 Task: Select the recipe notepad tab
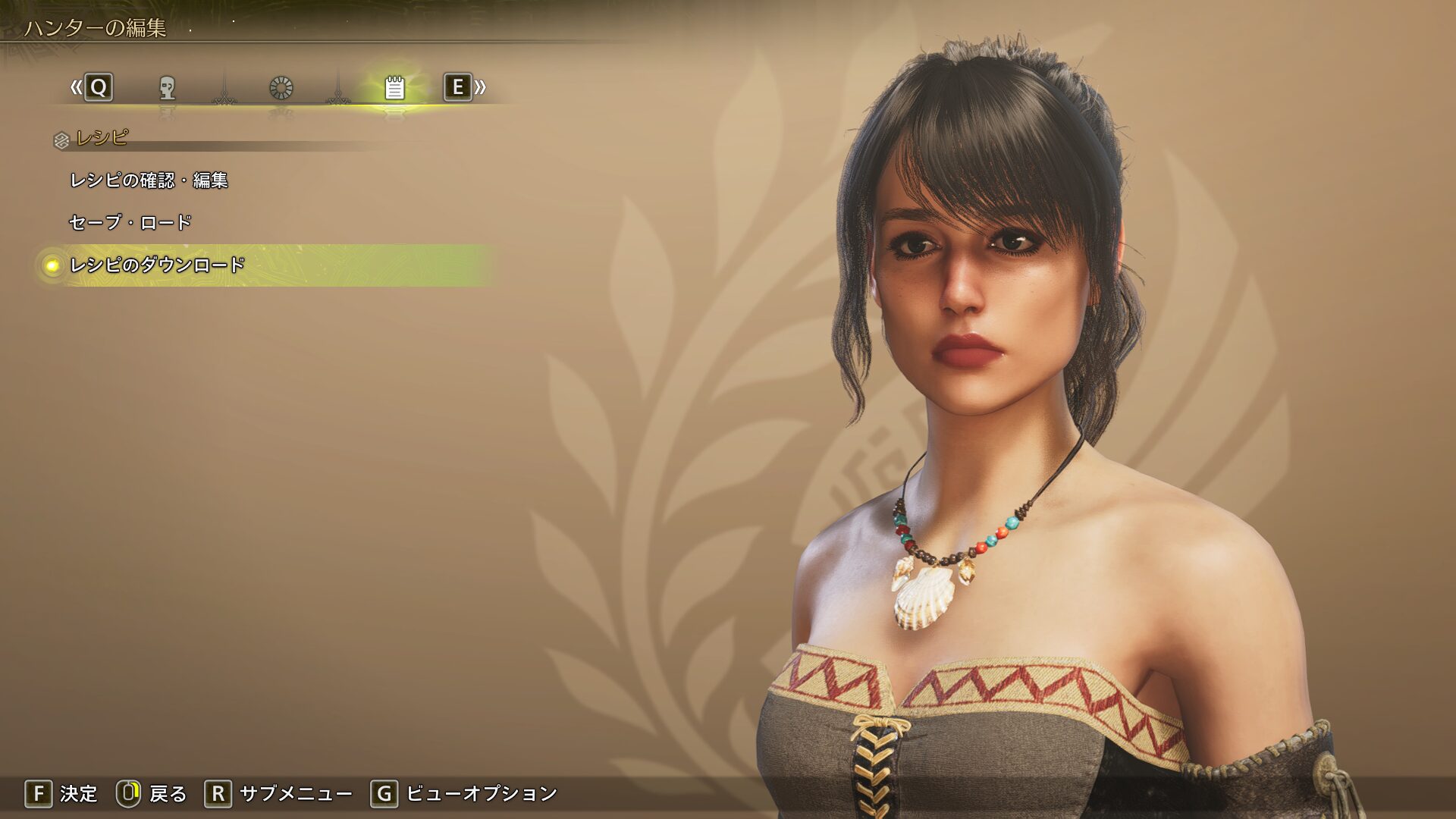[394, 88]
